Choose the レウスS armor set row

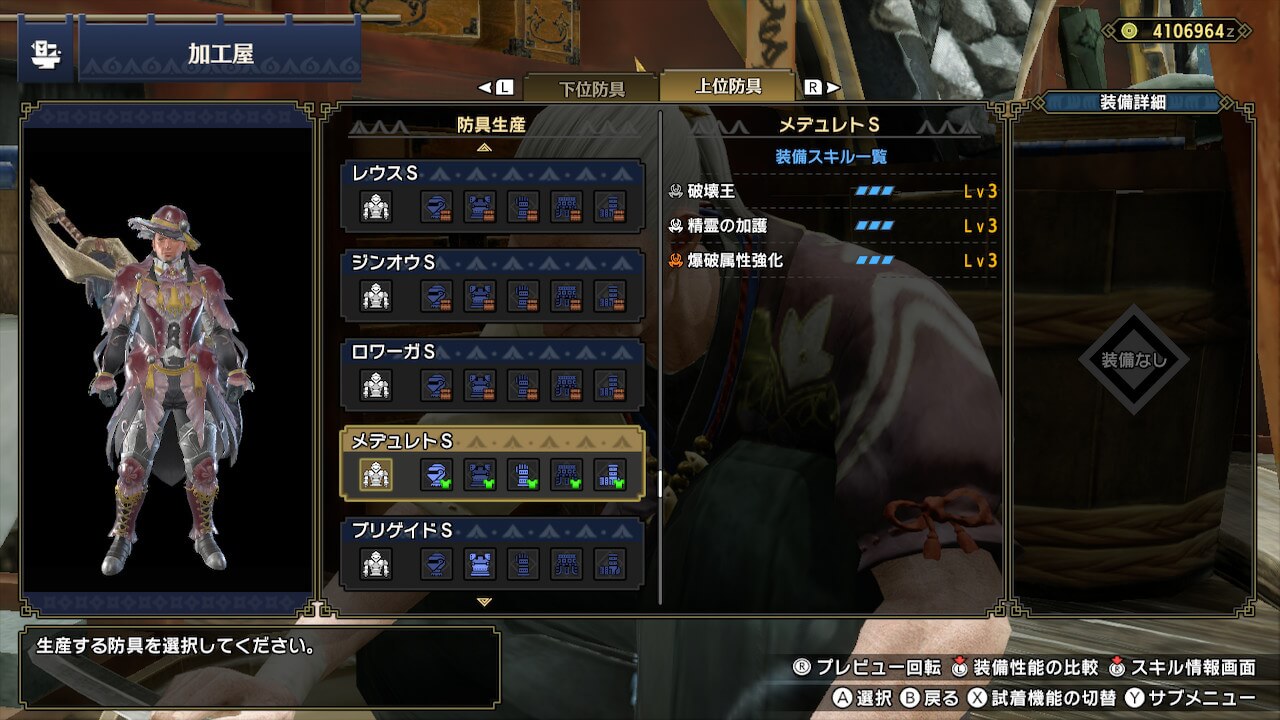(x=492, y=193)
